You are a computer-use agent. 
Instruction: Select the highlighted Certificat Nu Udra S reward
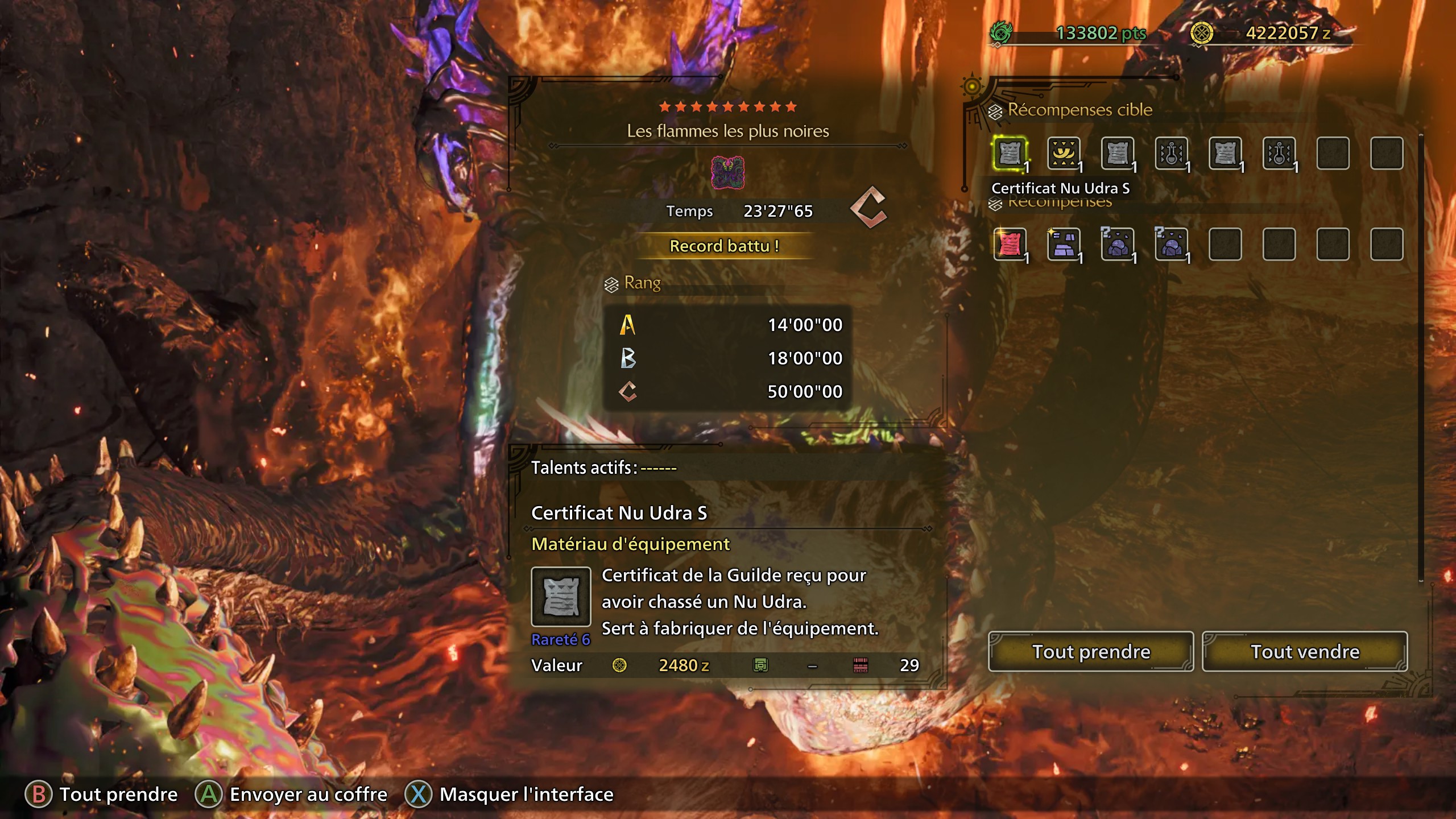(x=1011, y=154)
